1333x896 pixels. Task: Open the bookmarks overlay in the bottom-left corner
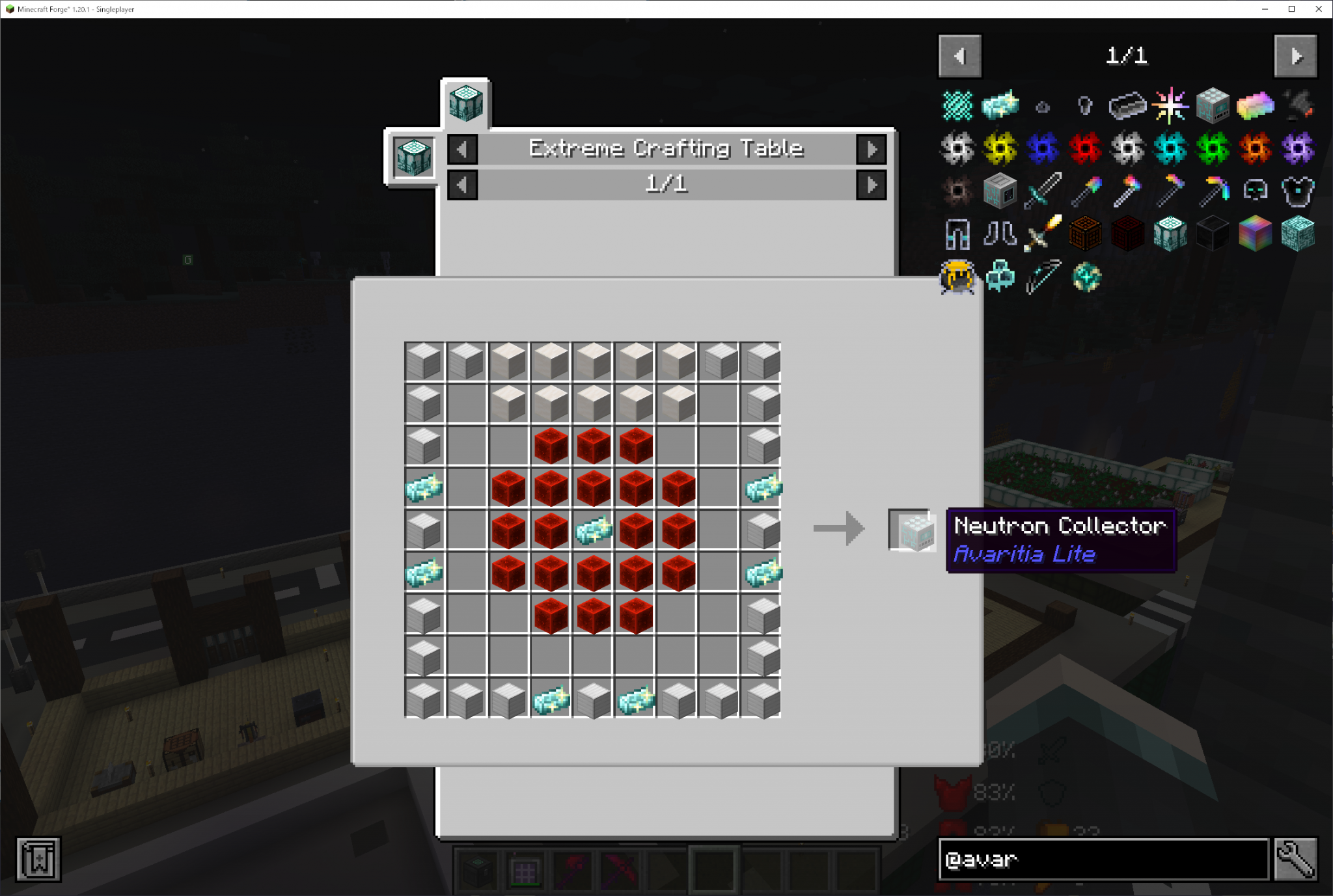tap(39, 859)
